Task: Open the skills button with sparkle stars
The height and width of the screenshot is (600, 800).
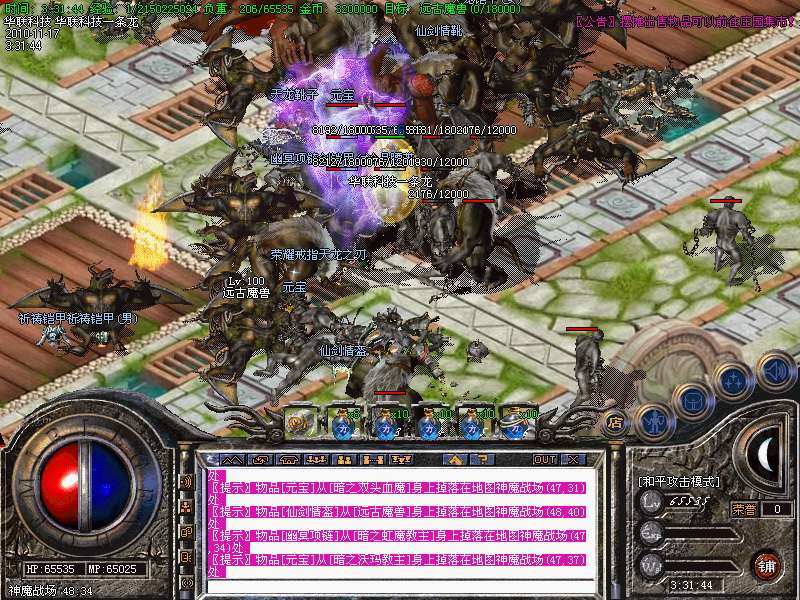Action: 733,381
